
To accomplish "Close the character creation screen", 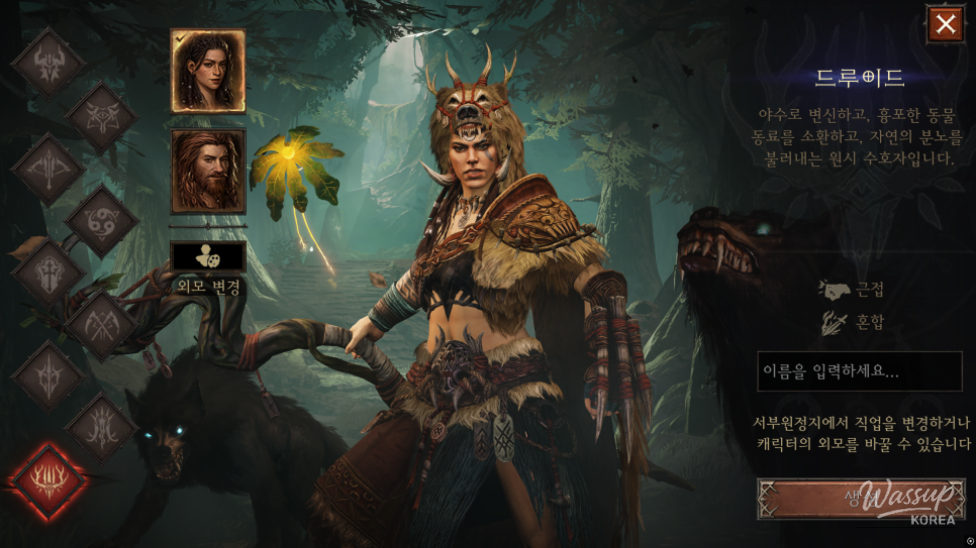I will click(945, 25).
